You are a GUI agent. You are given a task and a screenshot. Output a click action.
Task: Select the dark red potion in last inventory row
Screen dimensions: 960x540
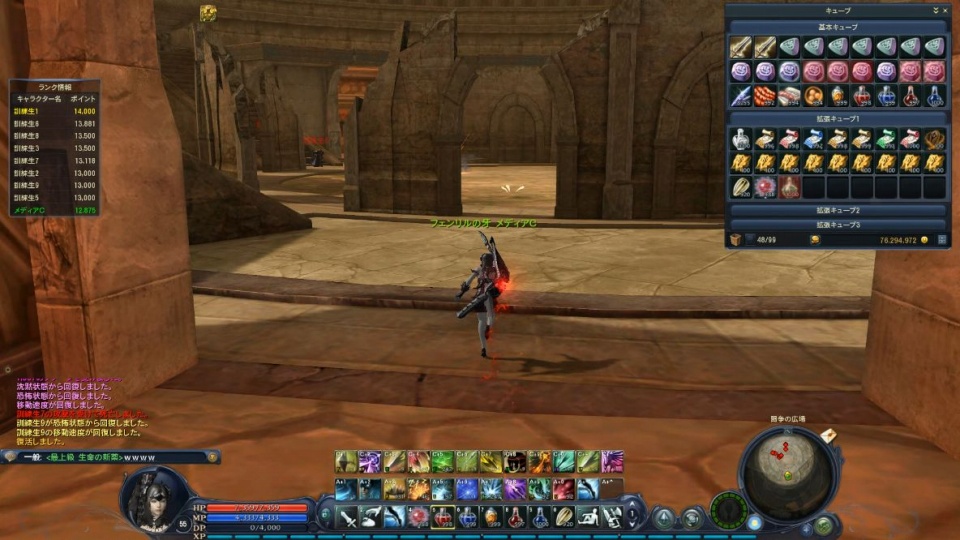(789, 187)
